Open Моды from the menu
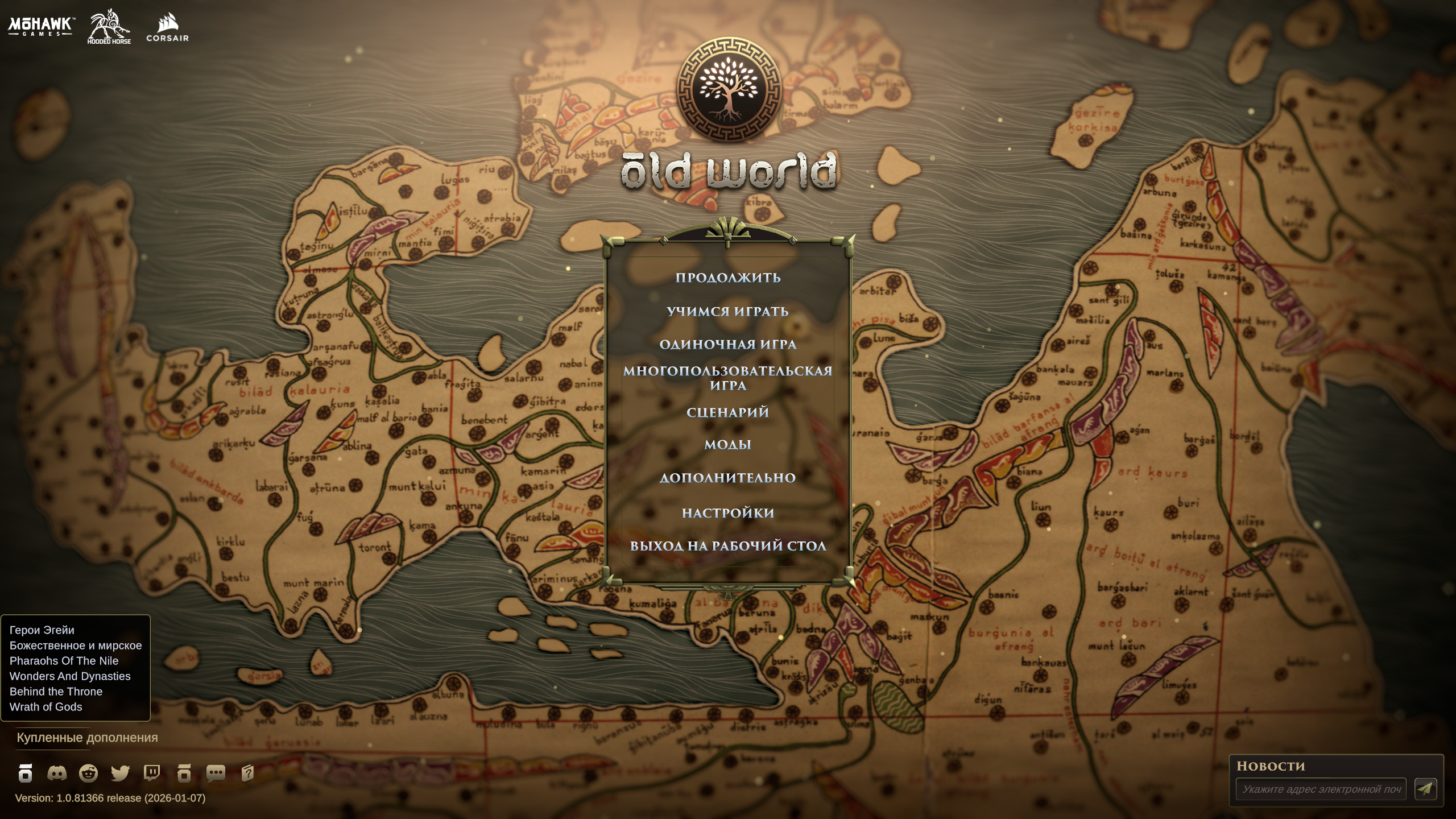The image size is (1456, 819). pos(729,445)
